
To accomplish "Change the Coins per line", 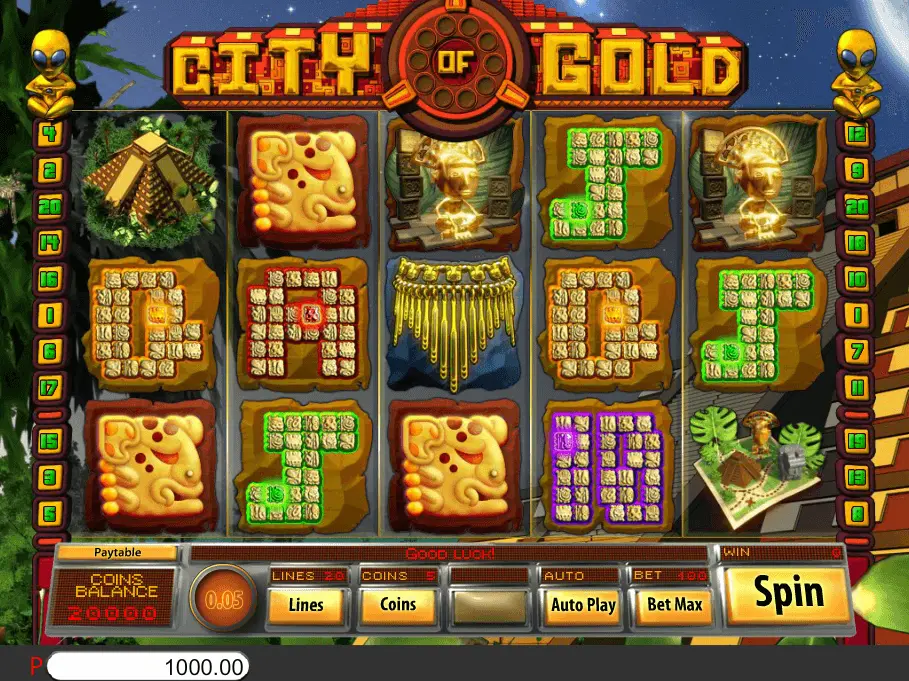I will tap(398, 605).
